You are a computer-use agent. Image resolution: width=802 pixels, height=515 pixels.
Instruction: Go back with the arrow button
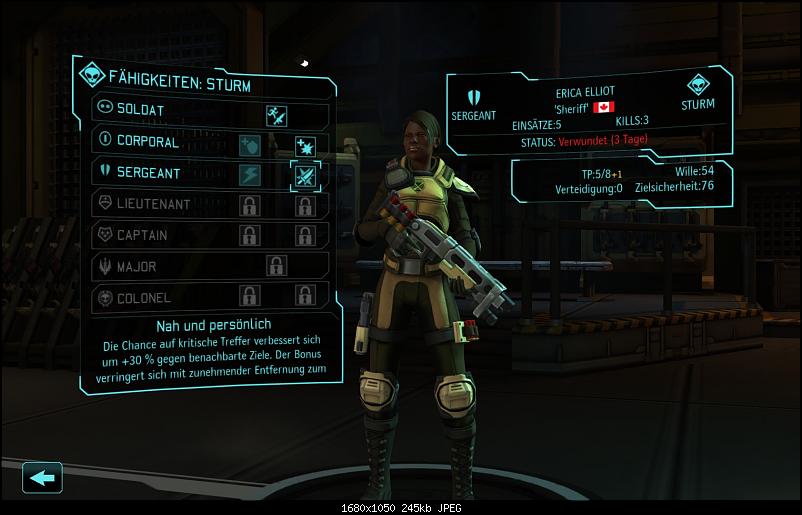coord(42,478)
